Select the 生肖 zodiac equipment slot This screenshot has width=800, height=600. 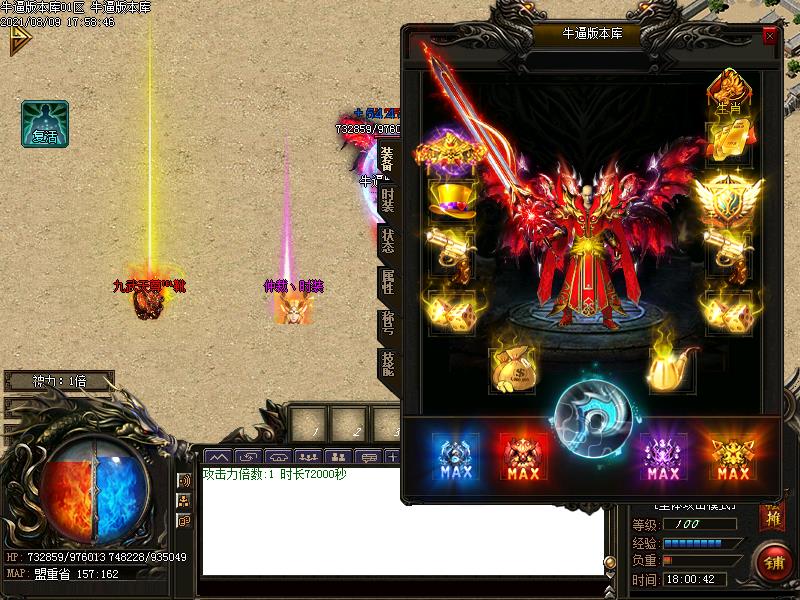pyautogui.click(x=728, y=92)
